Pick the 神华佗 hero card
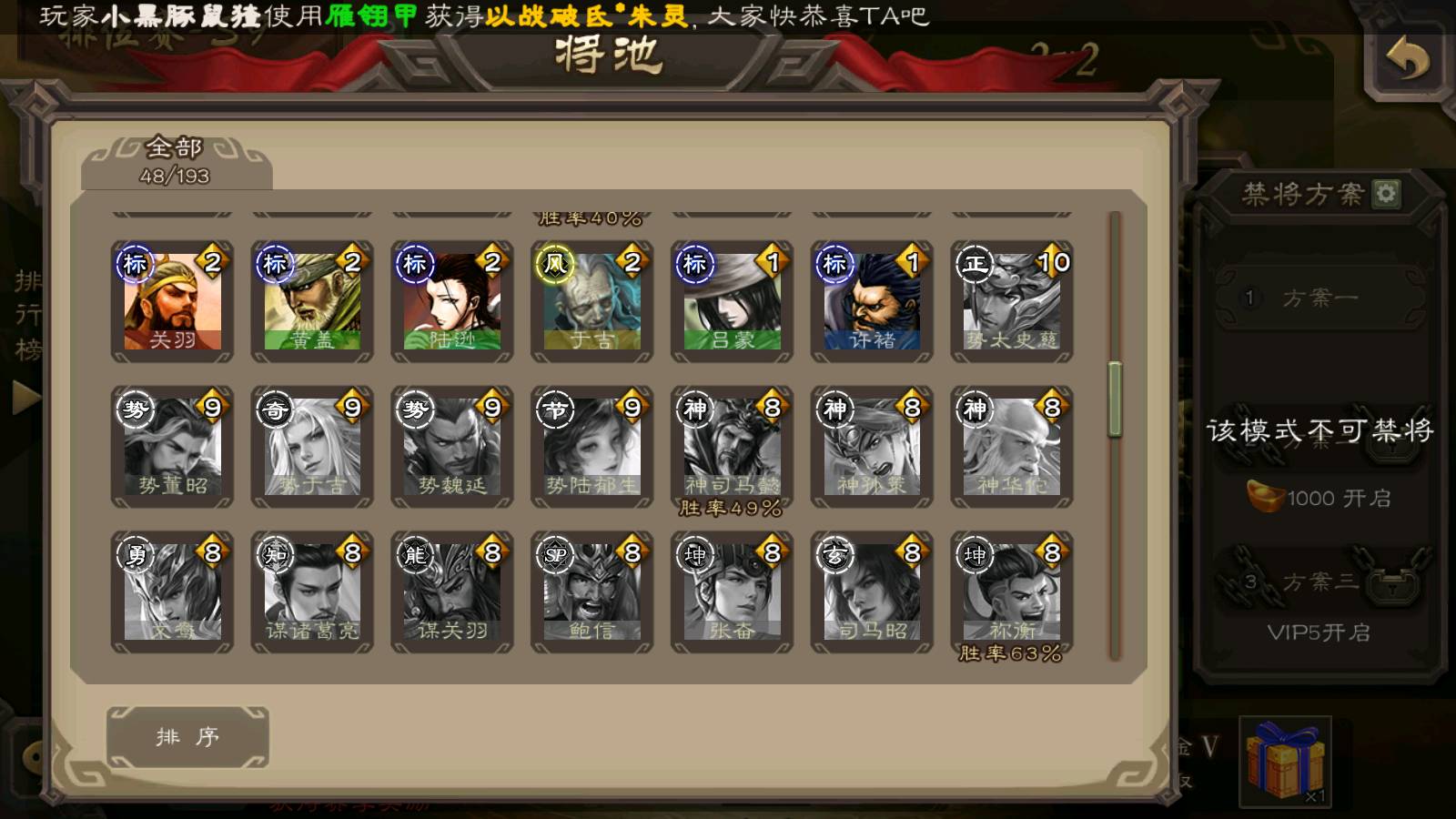This screenshot has height=819, width=1456. (1012, 447)
